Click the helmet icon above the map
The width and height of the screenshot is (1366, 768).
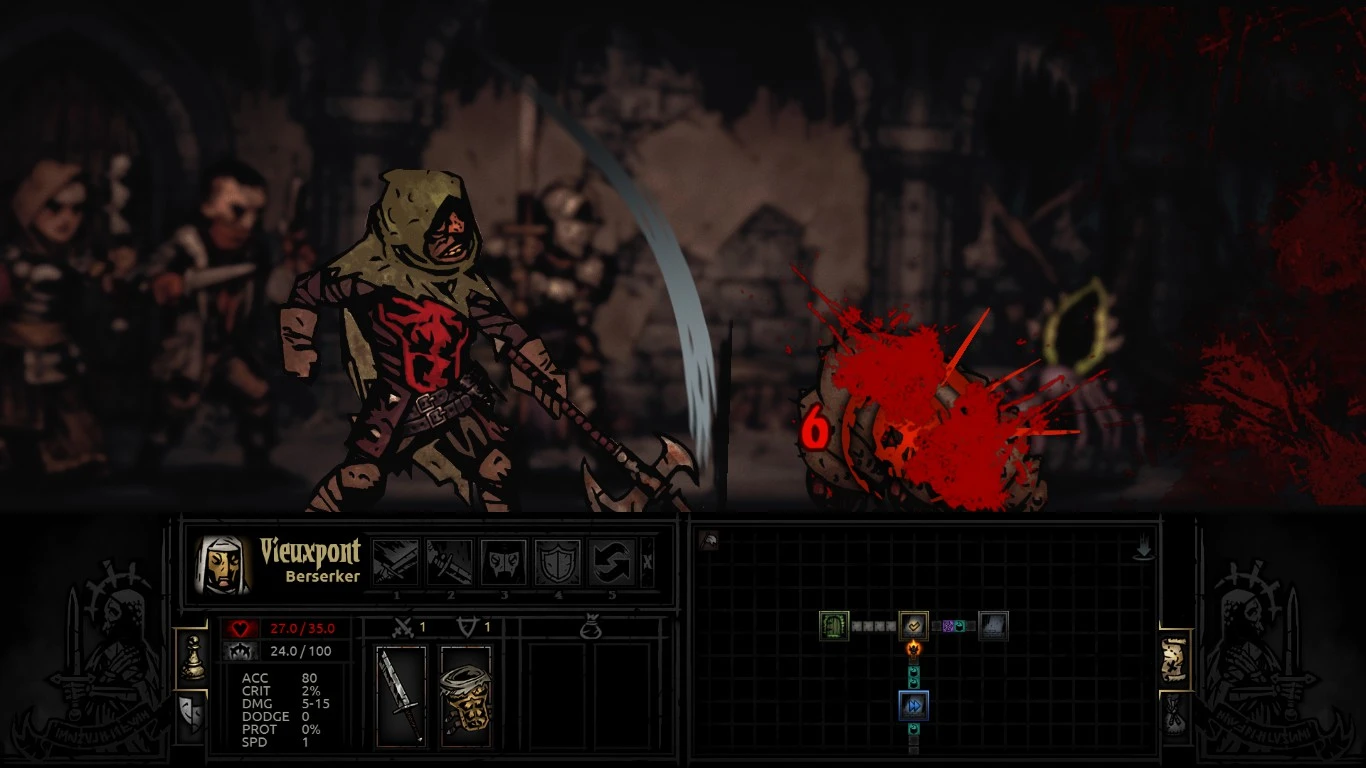pyautogui.click(x=709, y=541)
